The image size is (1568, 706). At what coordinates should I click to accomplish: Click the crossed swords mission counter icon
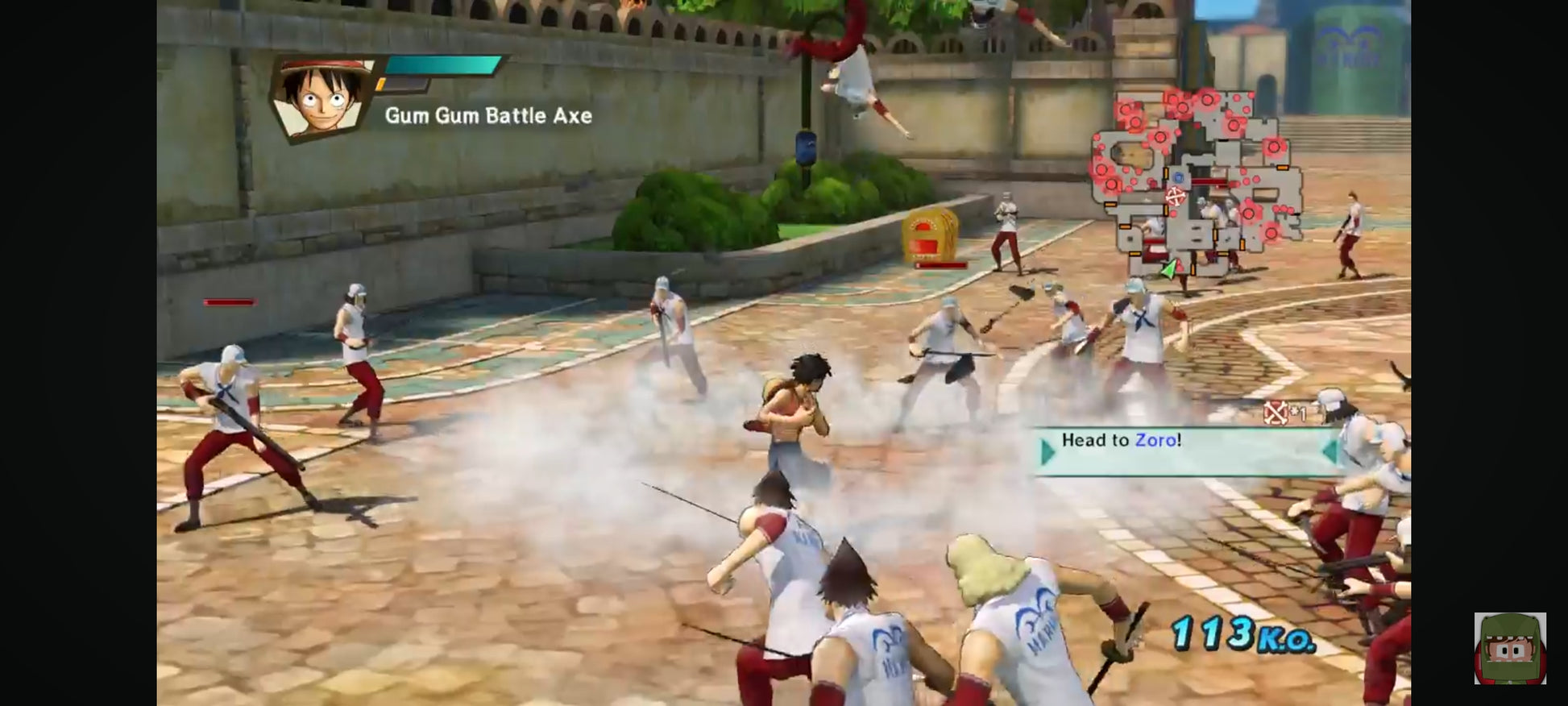coord(1275,413)
